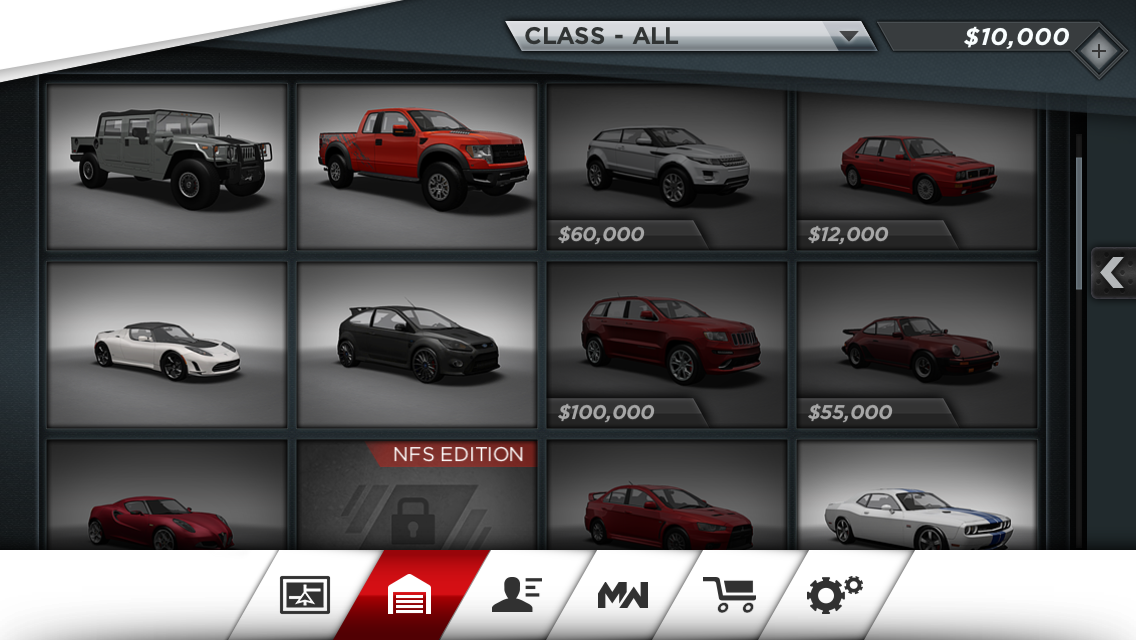Tap the plus button to add cash
The image size is (1136, 640).
(1098, 50)
